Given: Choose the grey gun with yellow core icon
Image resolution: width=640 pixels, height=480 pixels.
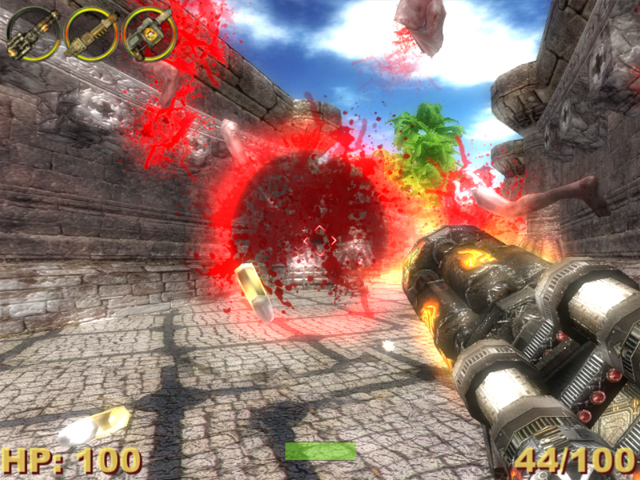Looking at the screenshot, I should (150, 32).
